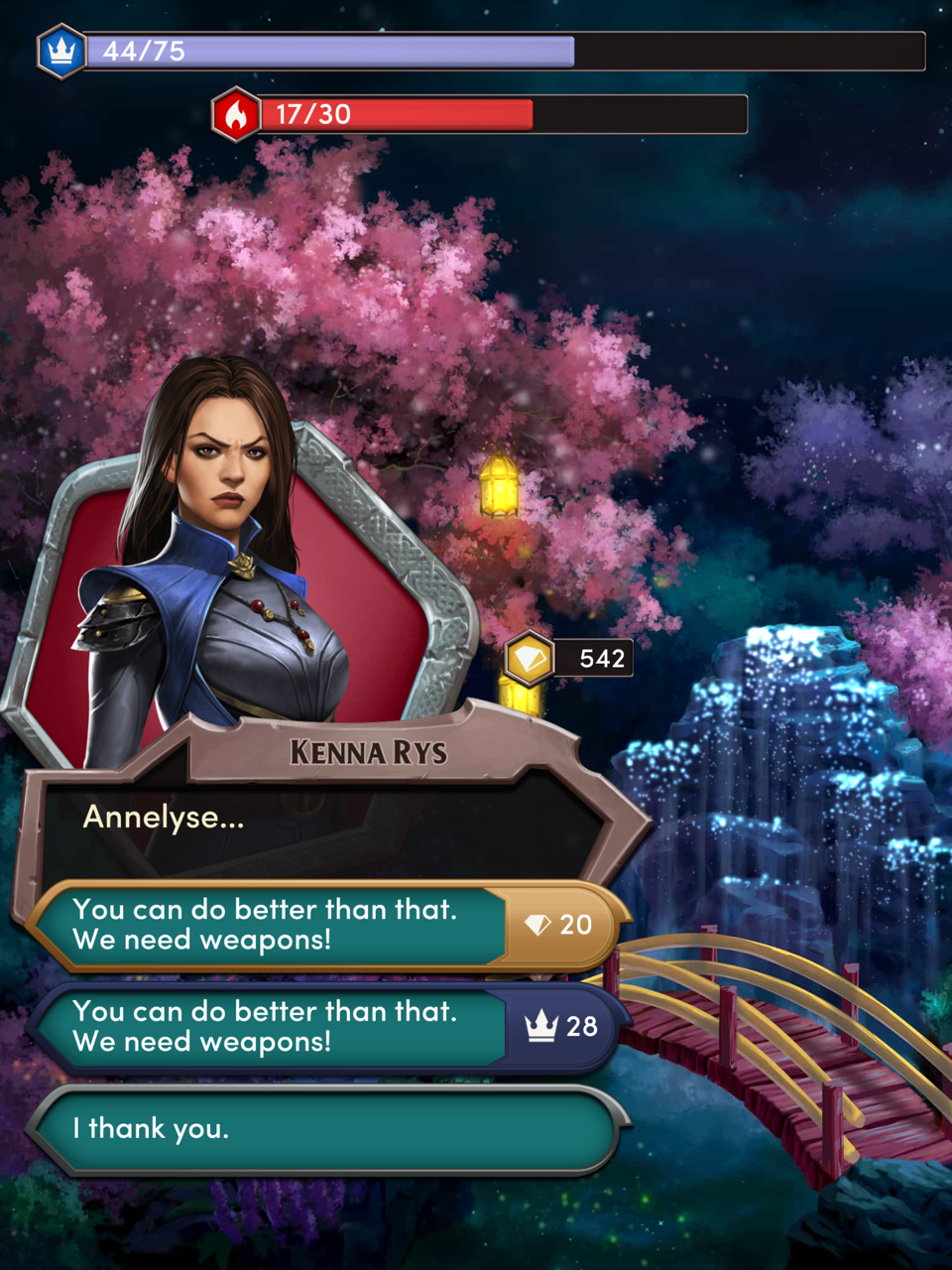This screenshot has width=952, height=1270.
Task: Tap the gold diamond currency icon
Action: point(529,658)
